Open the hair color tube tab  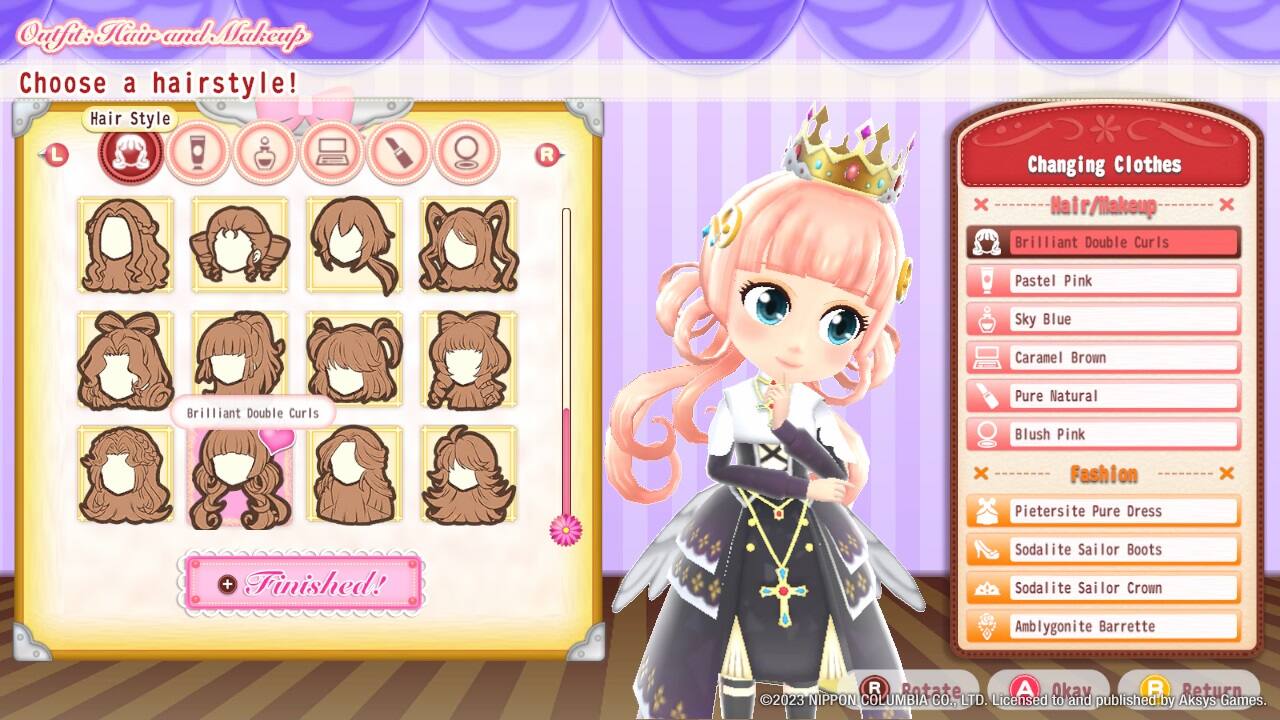pos(198,152)
